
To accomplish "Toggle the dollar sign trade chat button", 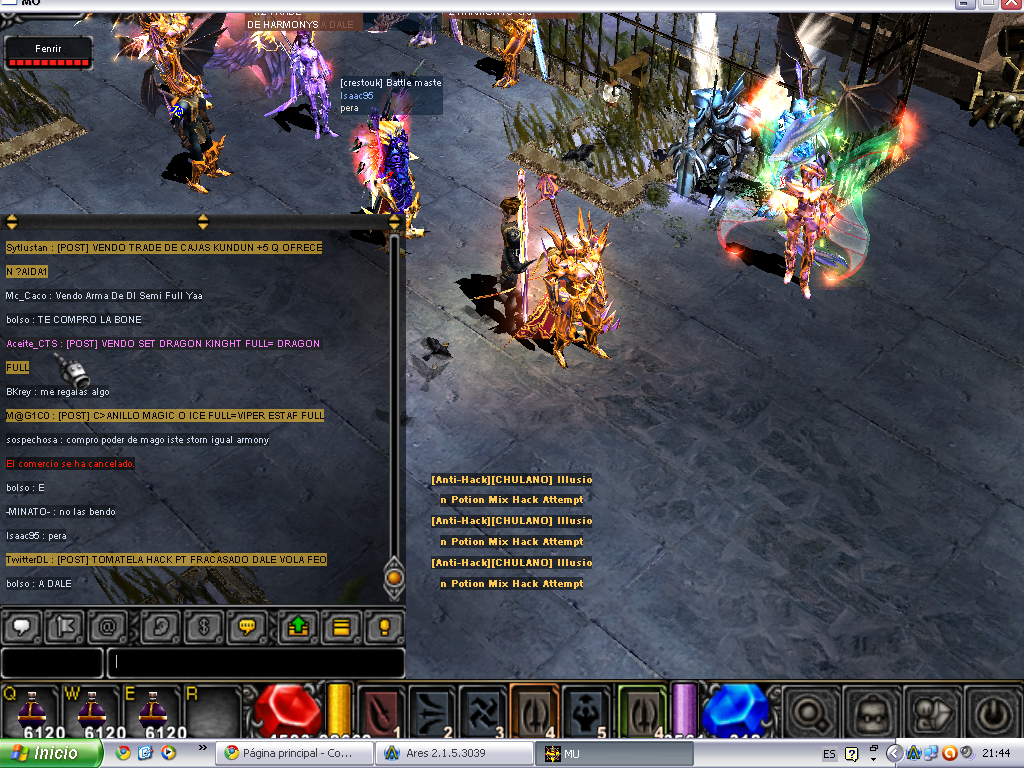I will pos(202,627).
